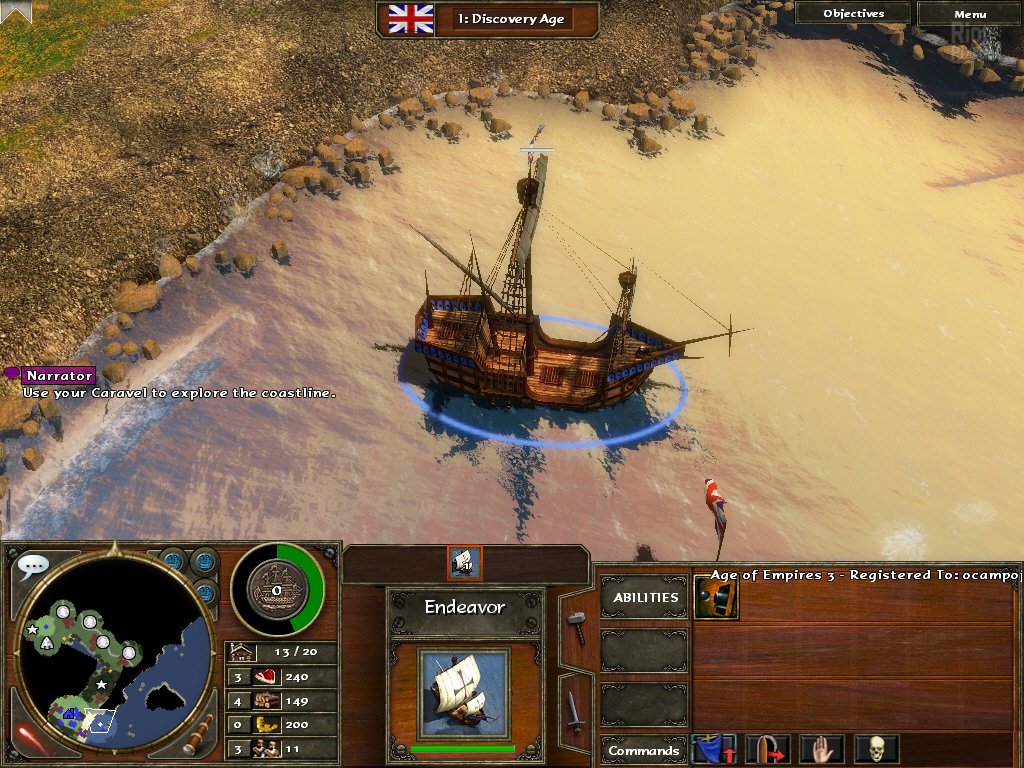Activate the cannon broadside ability
The width and height of the screenshot is (1024, 768).
click(716, 597)
